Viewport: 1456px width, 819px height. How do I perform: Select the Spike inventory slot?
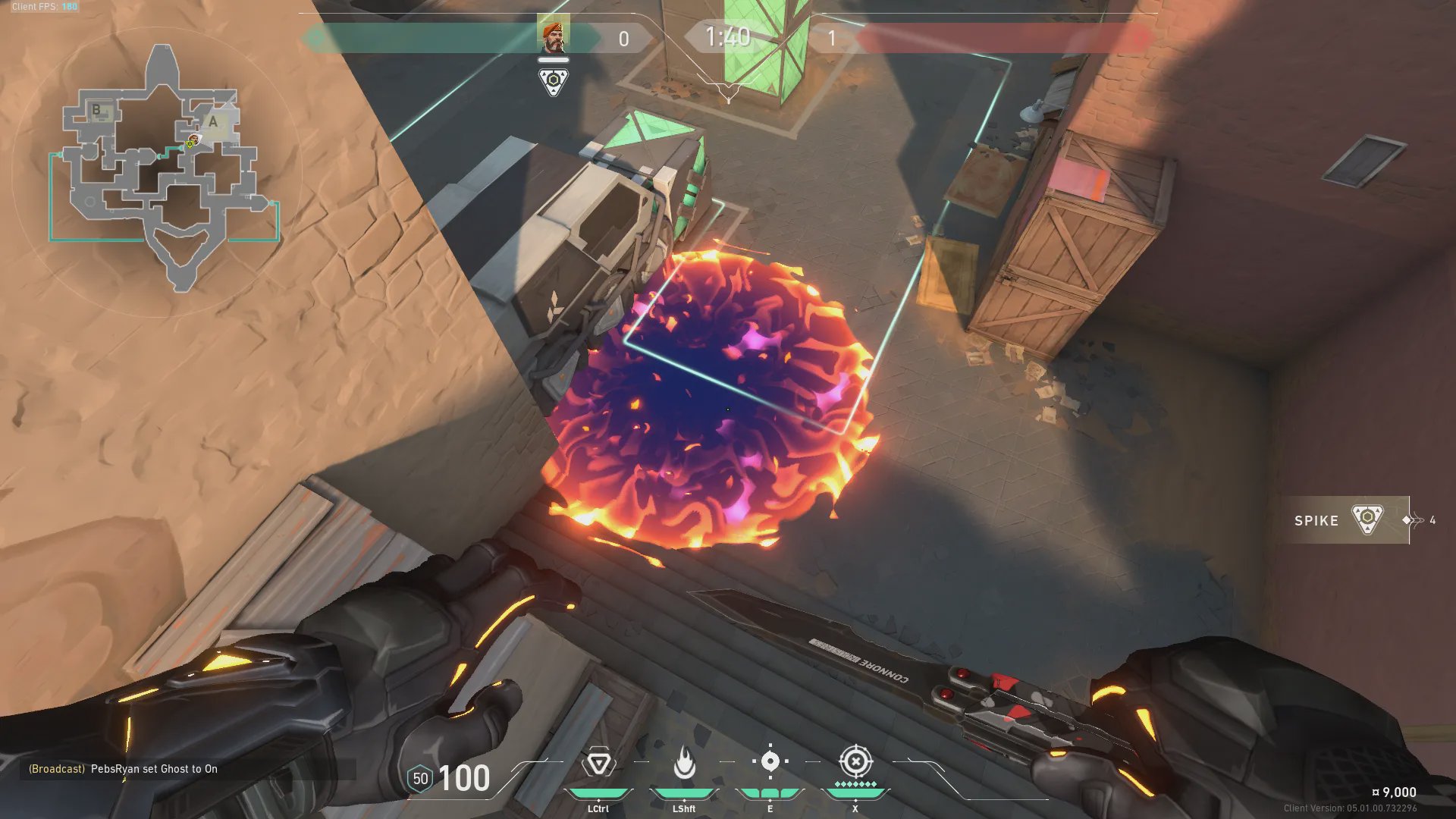coord(1344,520)
